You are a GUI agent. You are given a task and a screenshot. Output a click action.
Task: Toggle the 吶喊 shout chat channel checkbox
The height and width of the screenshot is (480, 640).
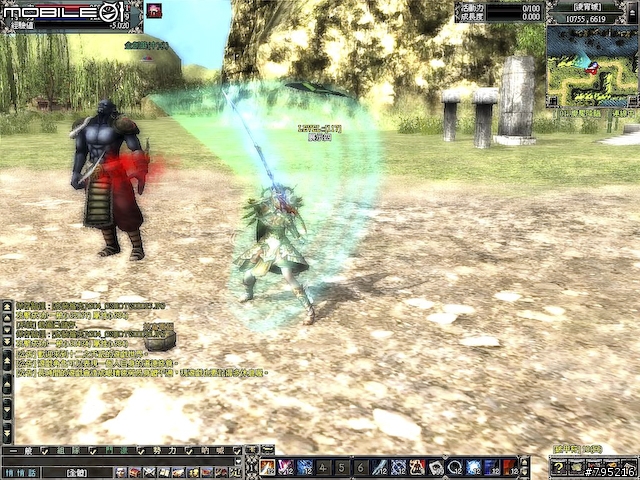click(x=237, y=451)
